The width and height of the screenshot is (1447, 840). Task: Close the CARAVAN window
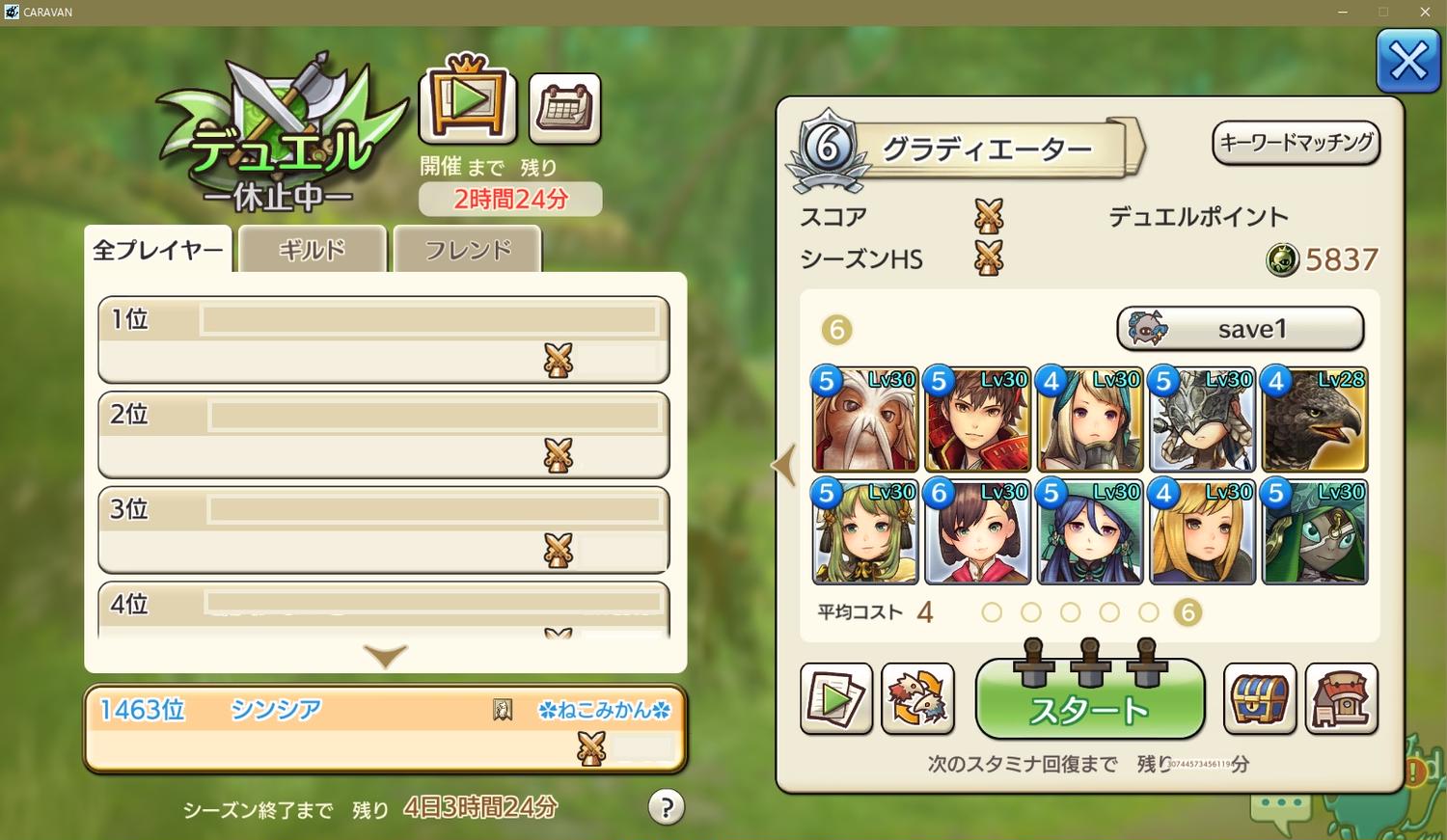point(1425,12)
